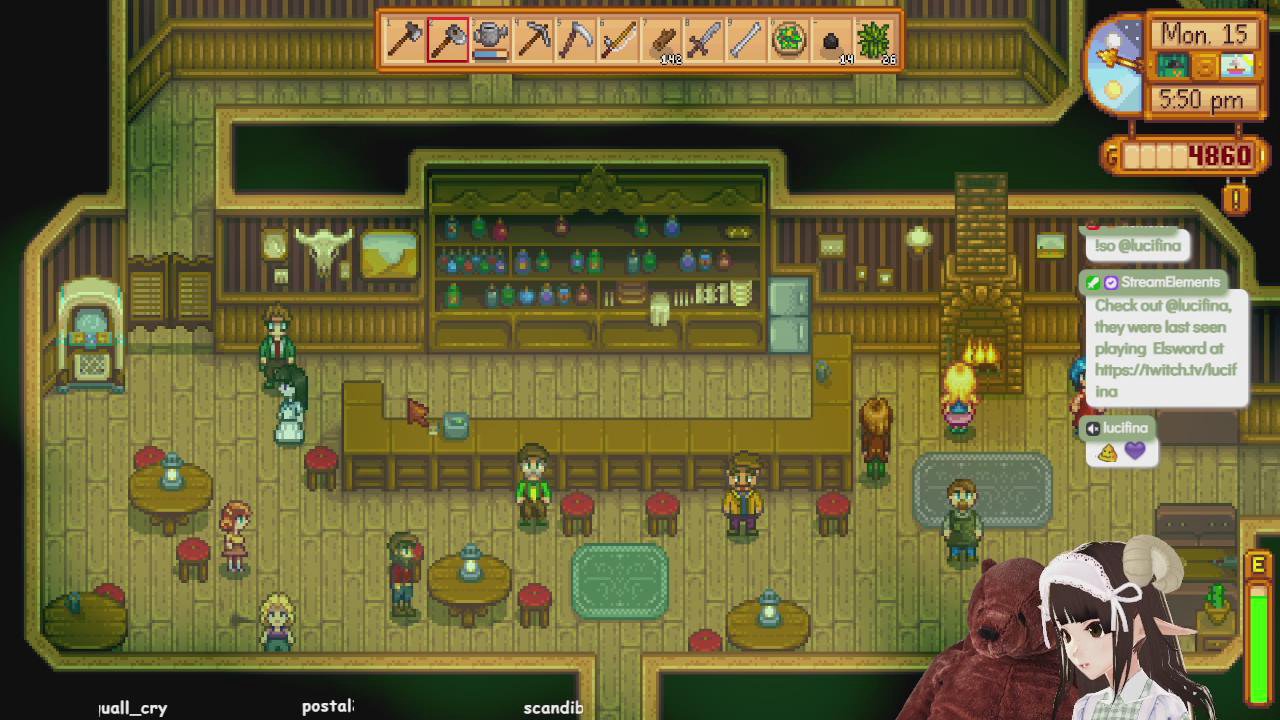Select the scythe tool
This screenshot has height=720, width=1280.
coord(576,41)
